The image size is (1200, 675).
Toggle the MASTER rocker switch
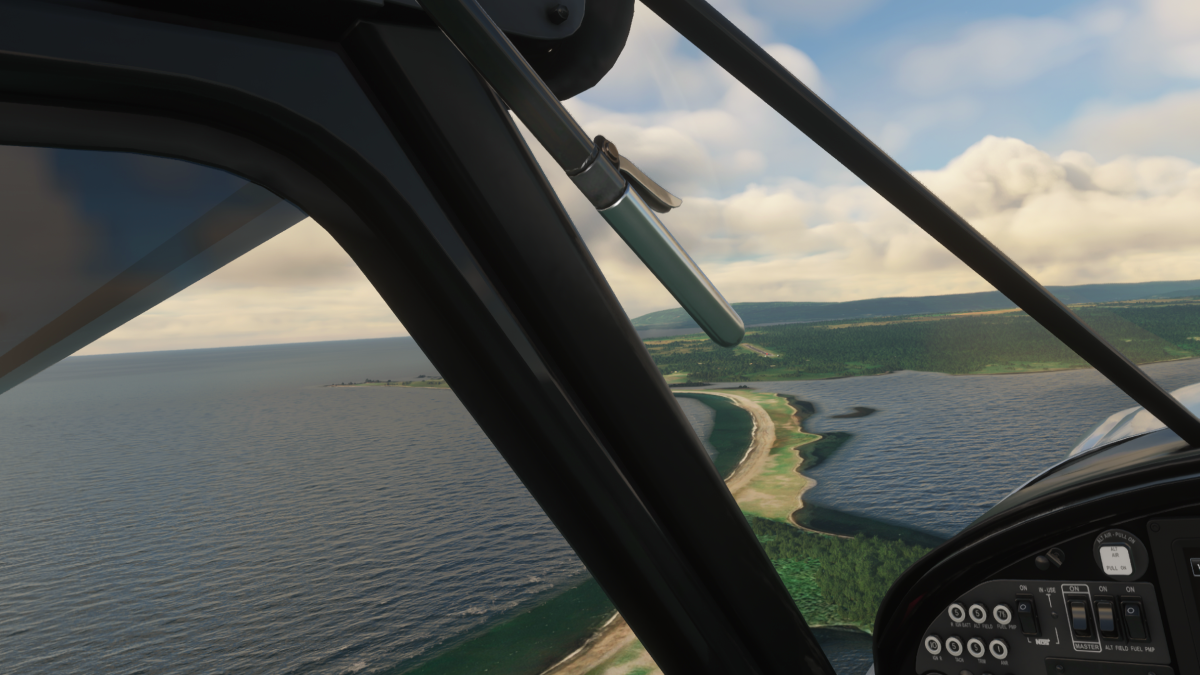pyautogui.click(x=1079, y=617)
